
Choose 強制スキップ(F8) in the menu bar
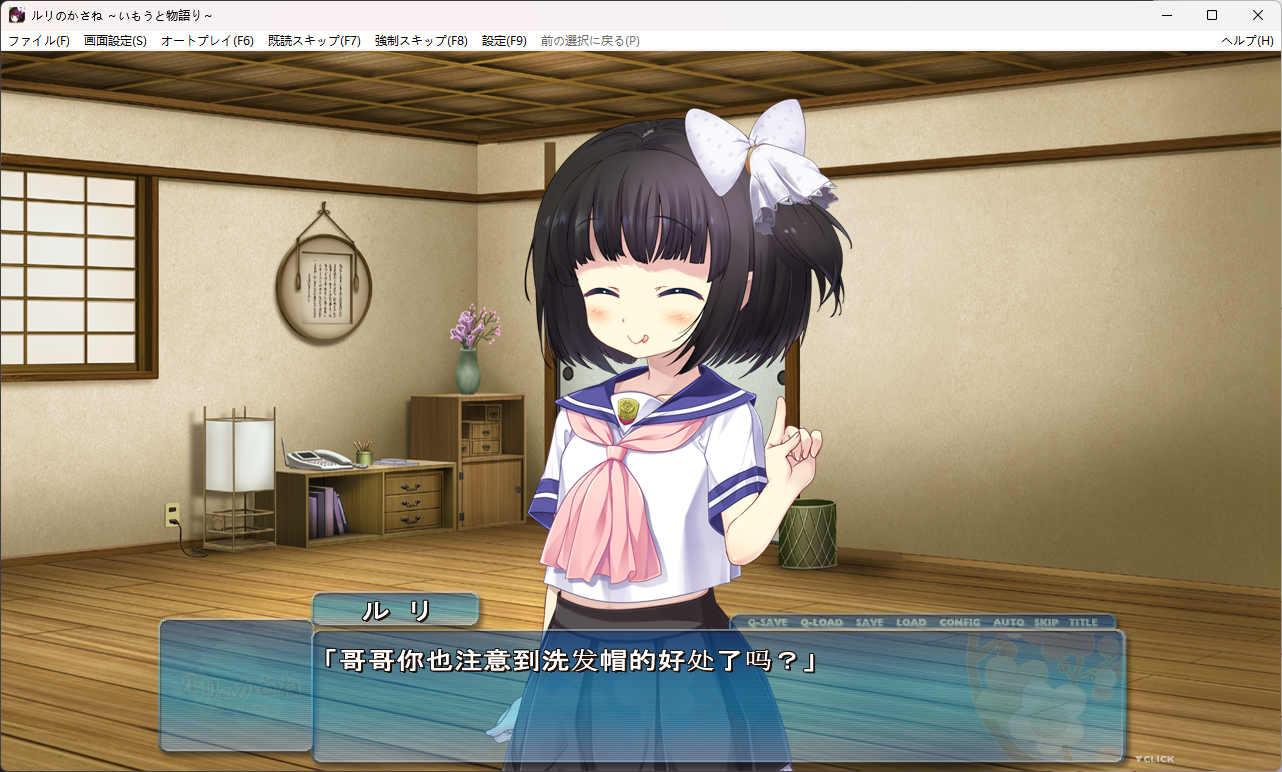[x=421, y=41]
